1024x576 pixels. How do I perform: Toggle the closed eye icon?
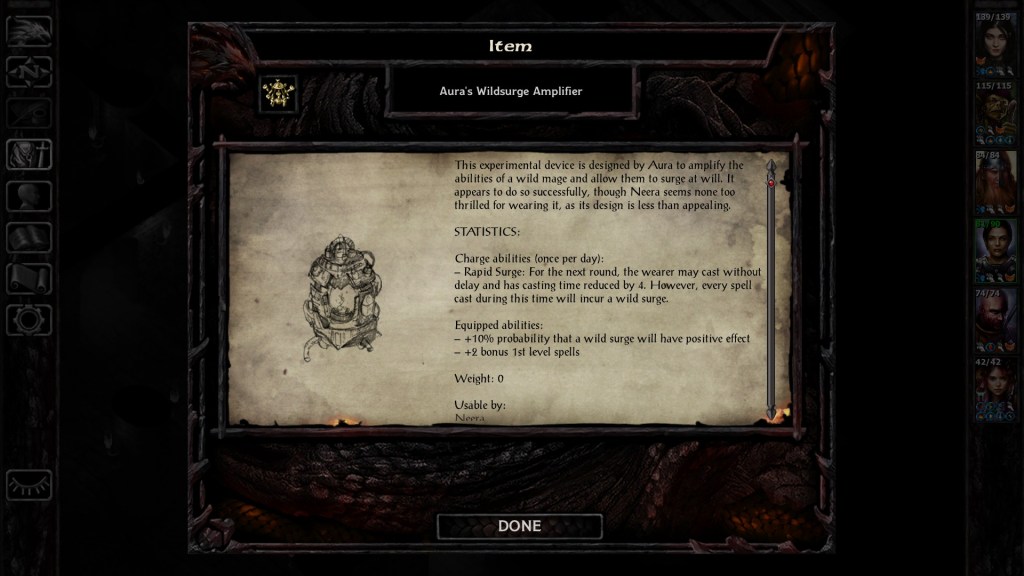29,484
